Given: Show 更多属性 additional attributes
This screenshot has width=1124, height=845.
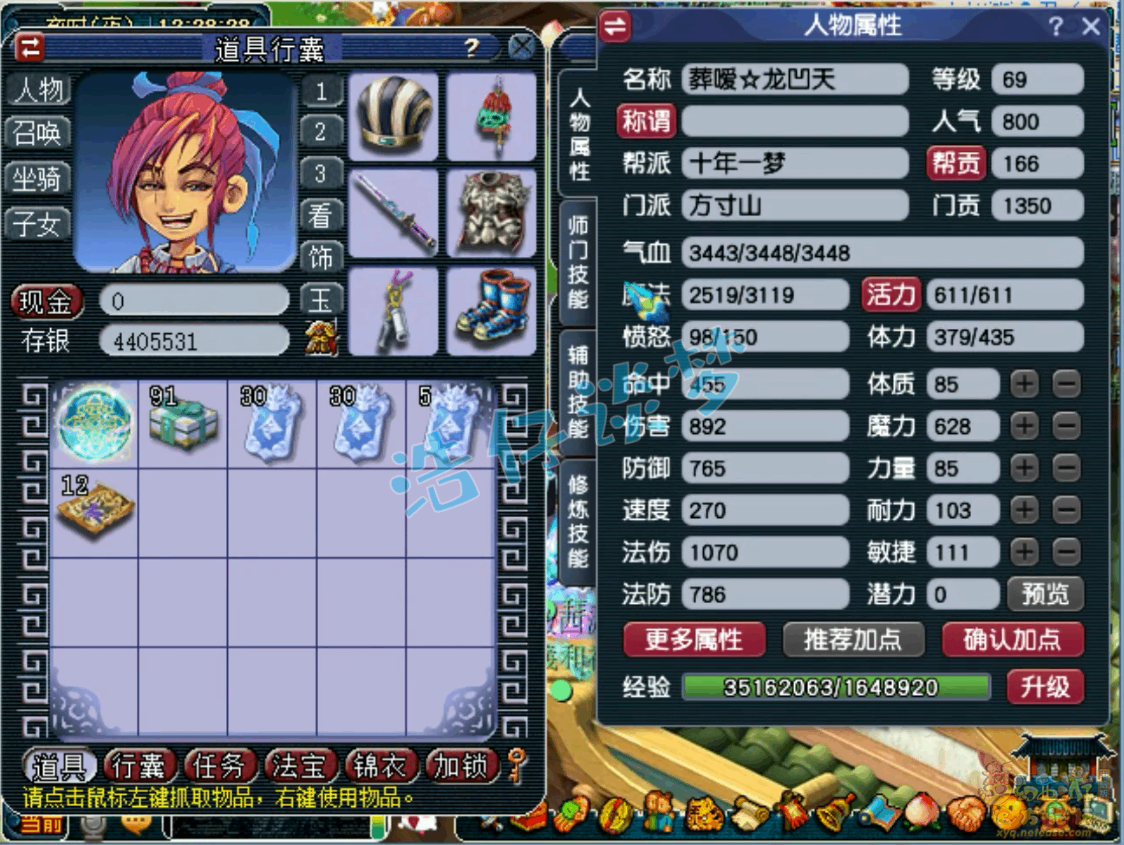Looking at the screenshot, I should pos(693,639).
